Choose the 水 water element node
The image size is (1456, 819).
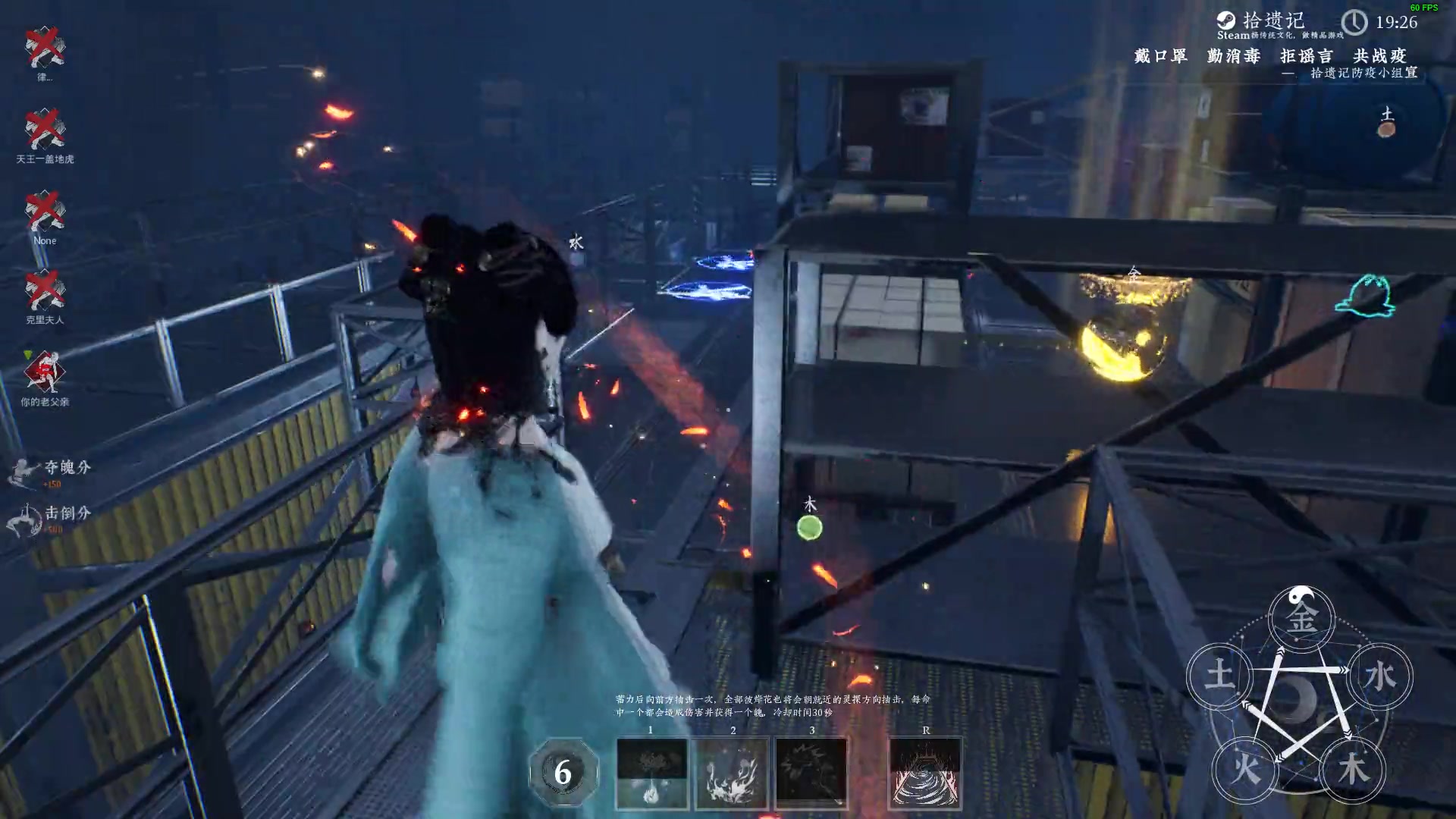(1379, 676)
